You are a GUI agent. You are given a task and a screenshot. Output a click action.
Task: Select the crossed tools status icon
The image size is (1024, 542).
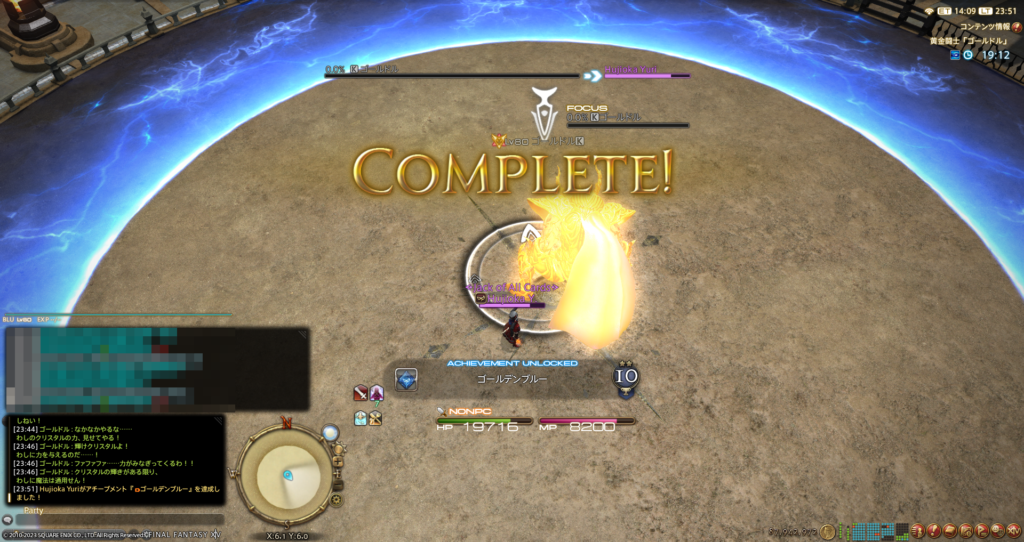376,419
